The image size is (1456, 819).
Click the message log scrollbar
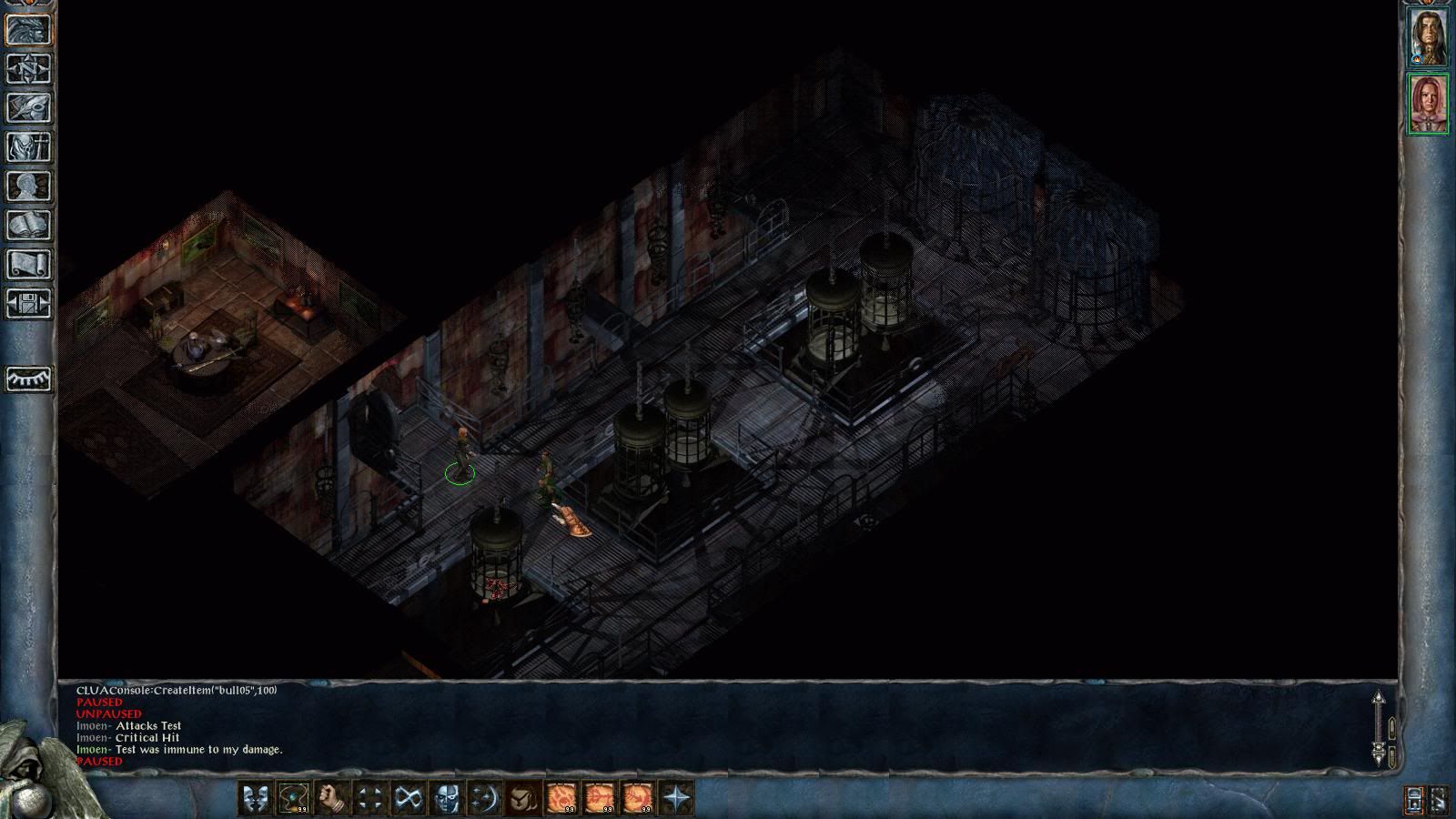(x=1379, y=728)
